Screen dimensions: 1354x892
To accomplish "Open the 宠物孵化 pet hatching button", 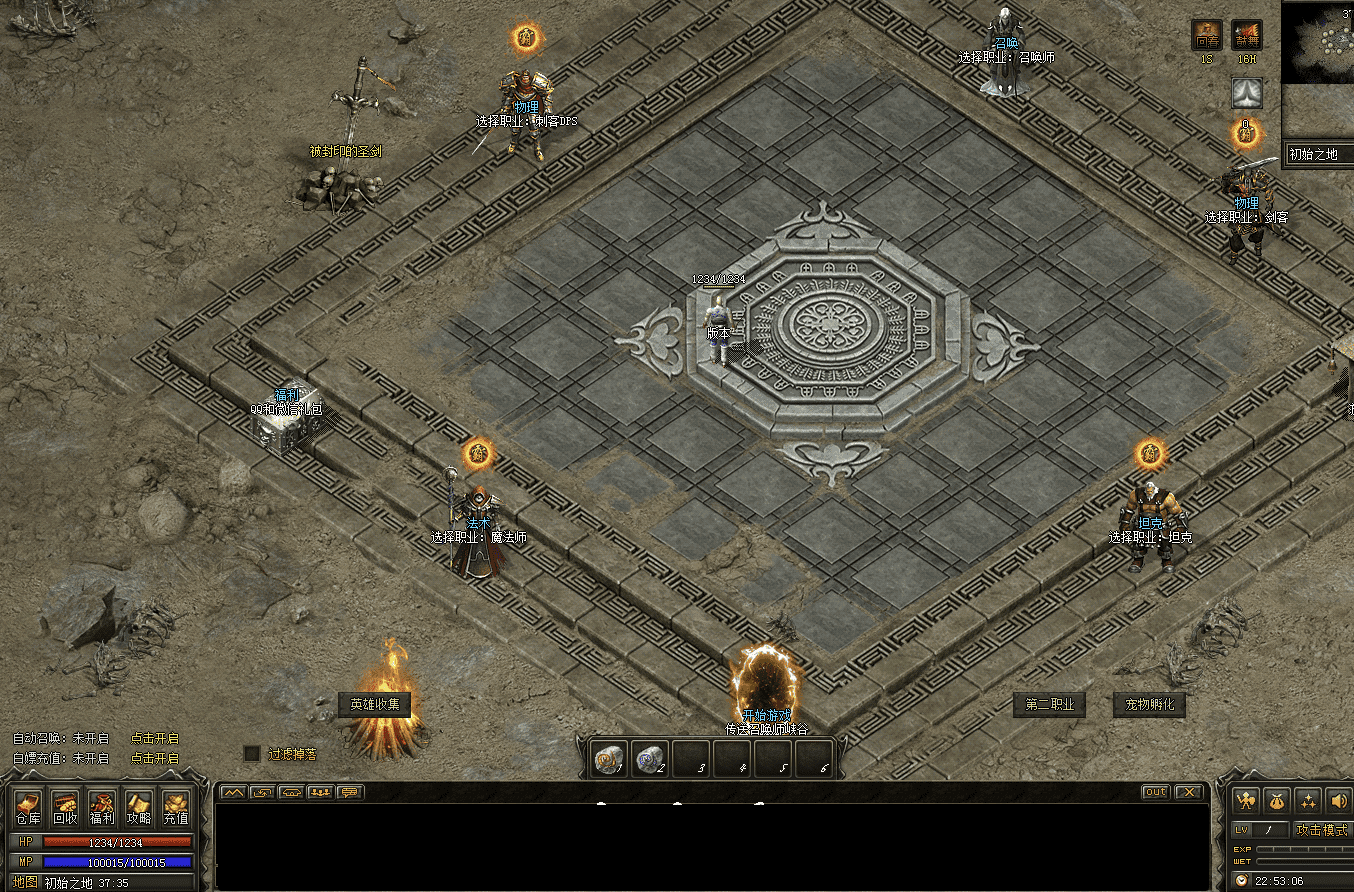I will point(1149,704).
